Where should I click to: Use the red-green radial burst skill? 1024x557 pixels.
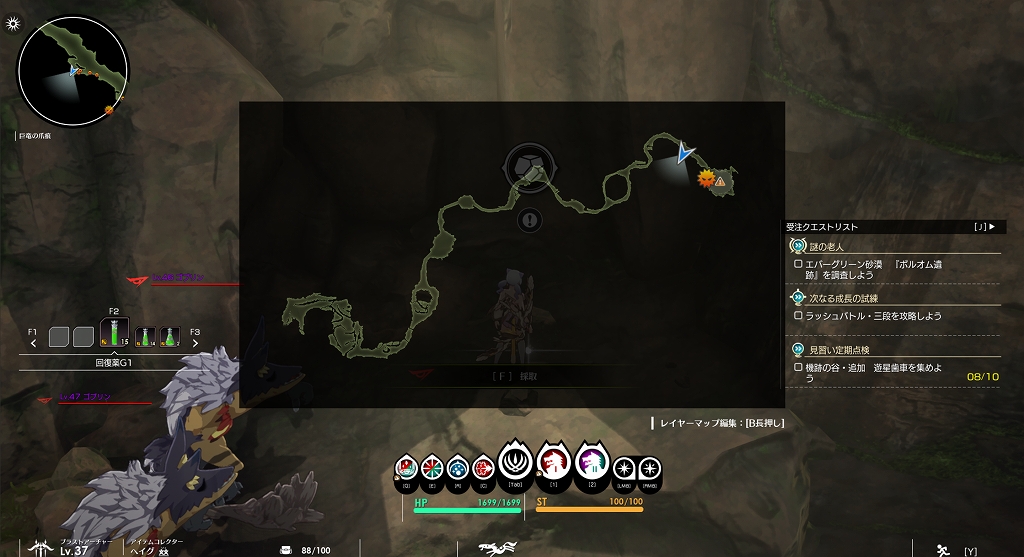(x=432, y=466)
